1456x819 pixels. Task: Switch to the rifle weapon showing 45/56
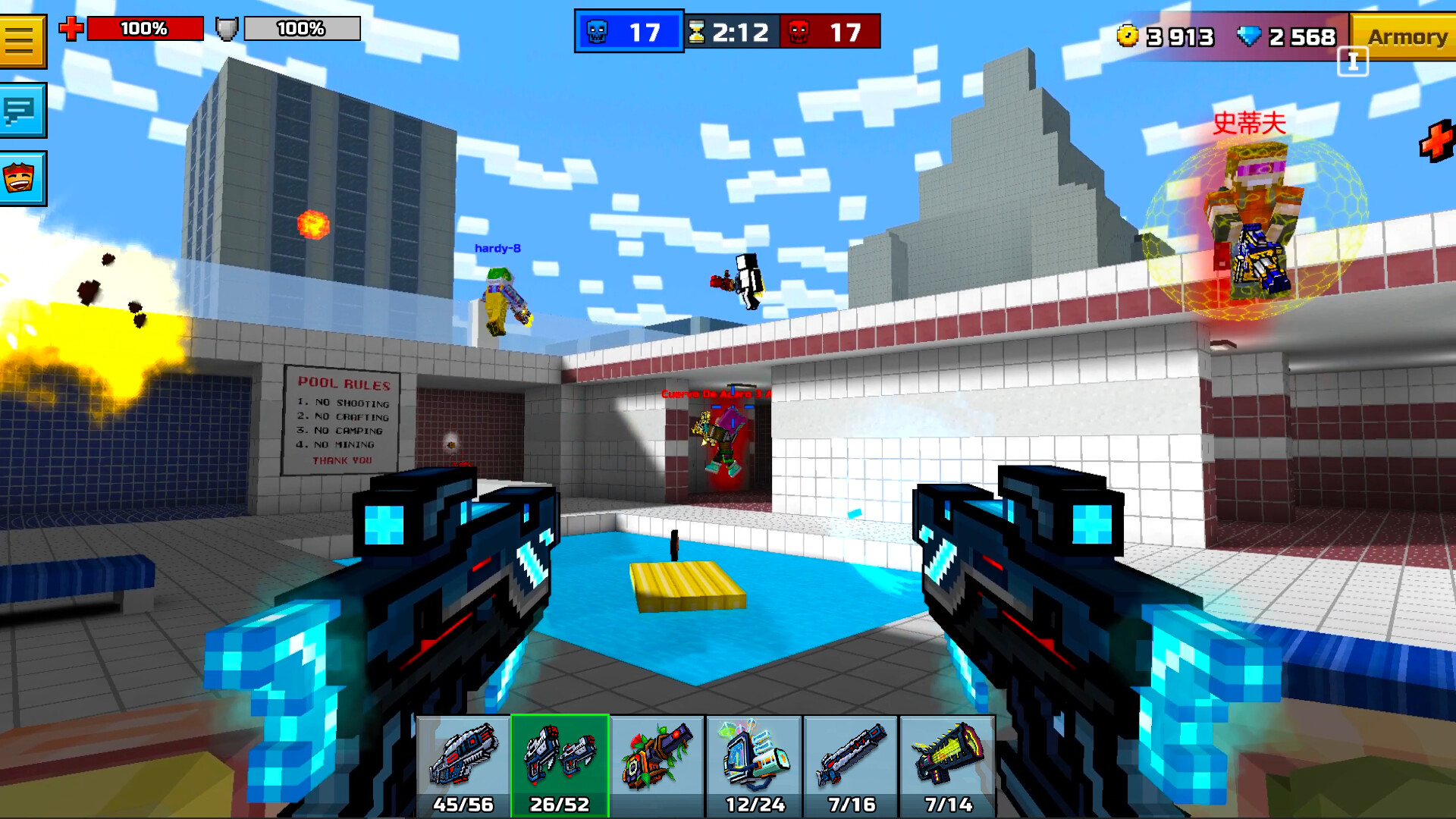(463, 762)
